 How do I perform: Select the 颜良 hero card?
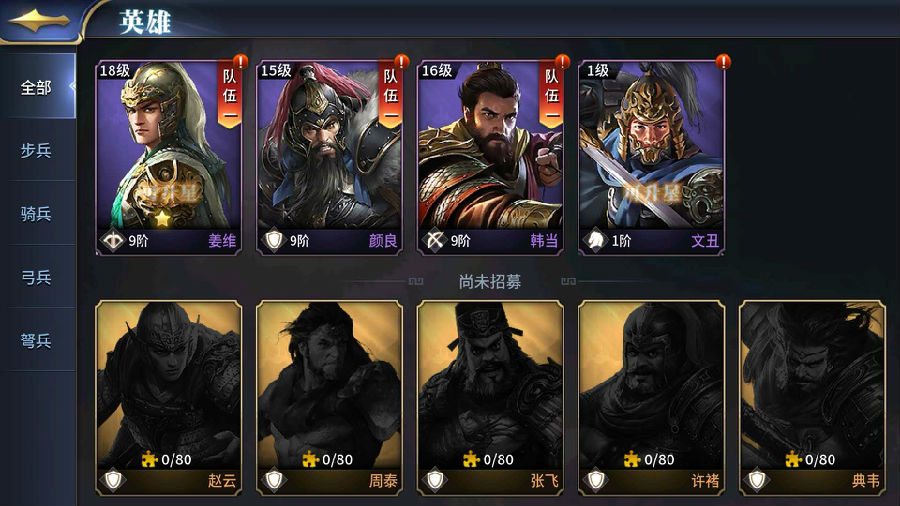(329, 156)
